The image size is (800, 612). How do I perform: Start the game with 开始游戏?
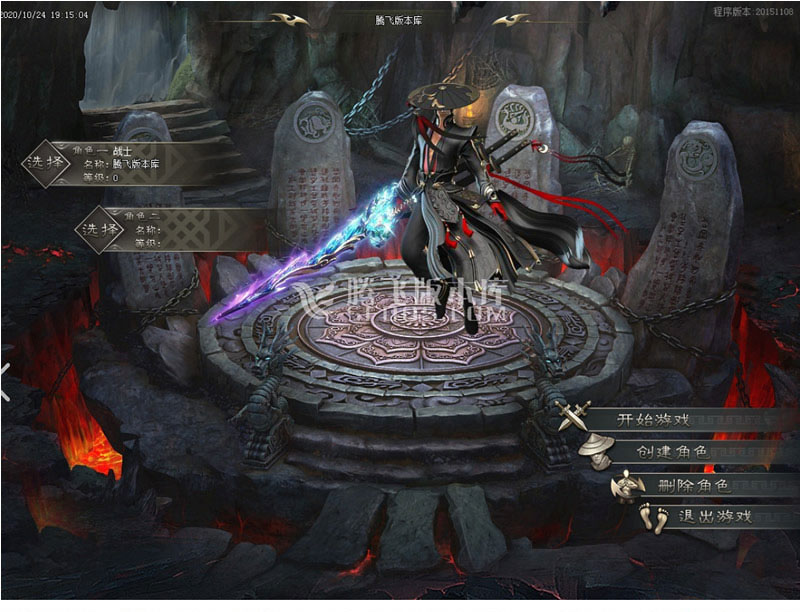(655, 420)
